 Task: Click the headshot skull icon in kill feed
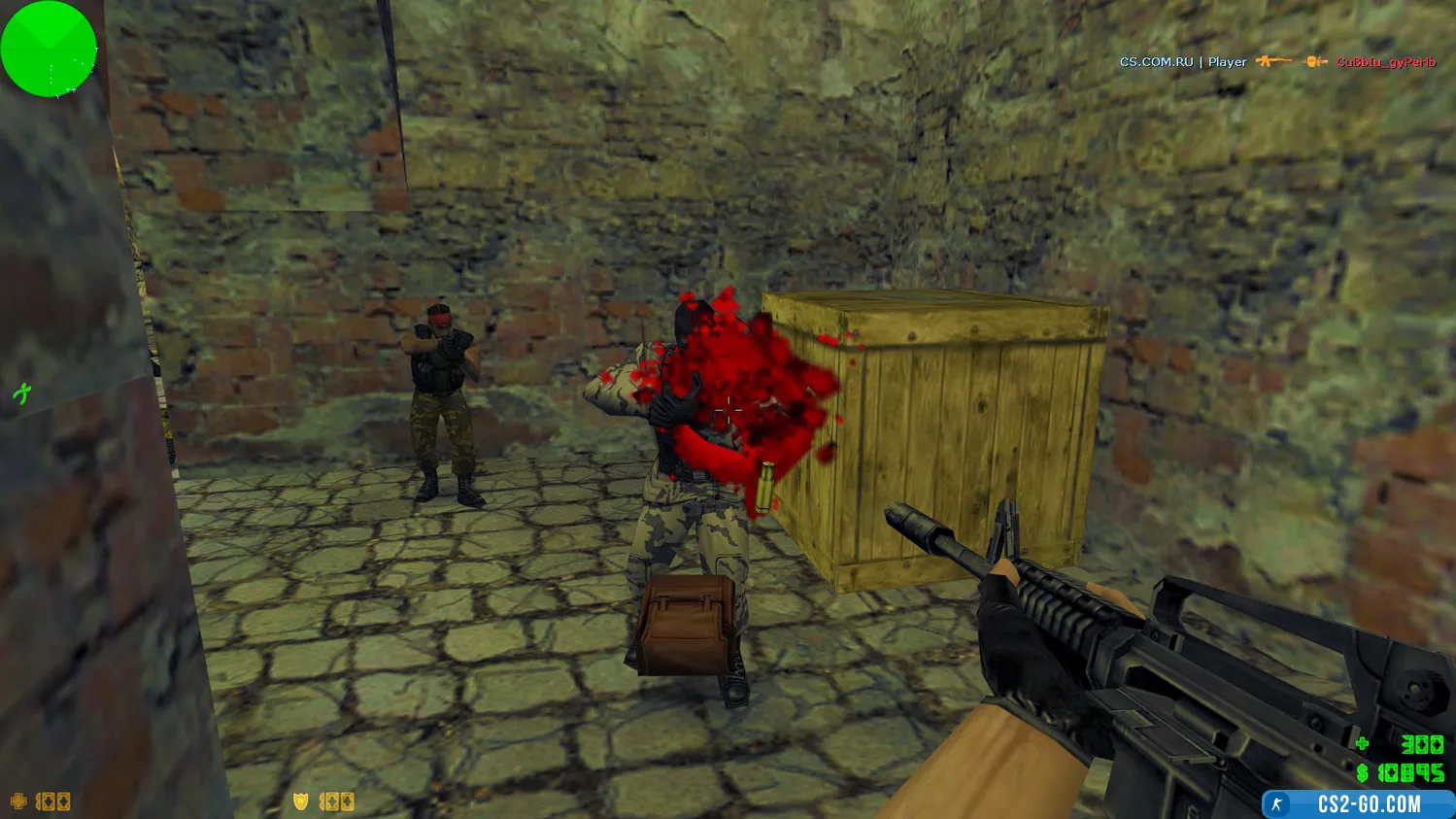(1316, 61)
